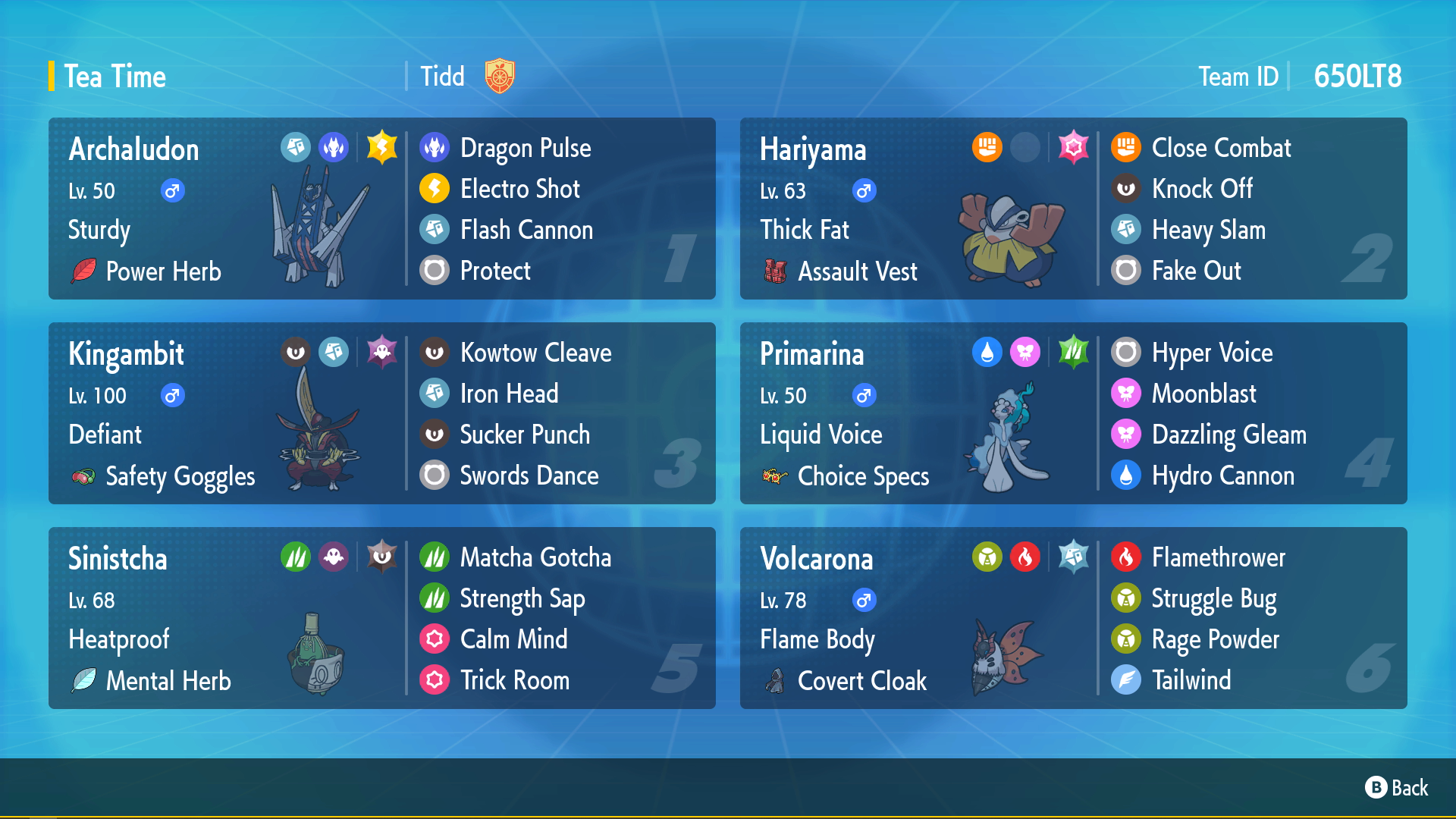The width and height of the screenshot is (1456, 819).
Task: Choose the Hariyama team card
Action: tap(1073, 209)
